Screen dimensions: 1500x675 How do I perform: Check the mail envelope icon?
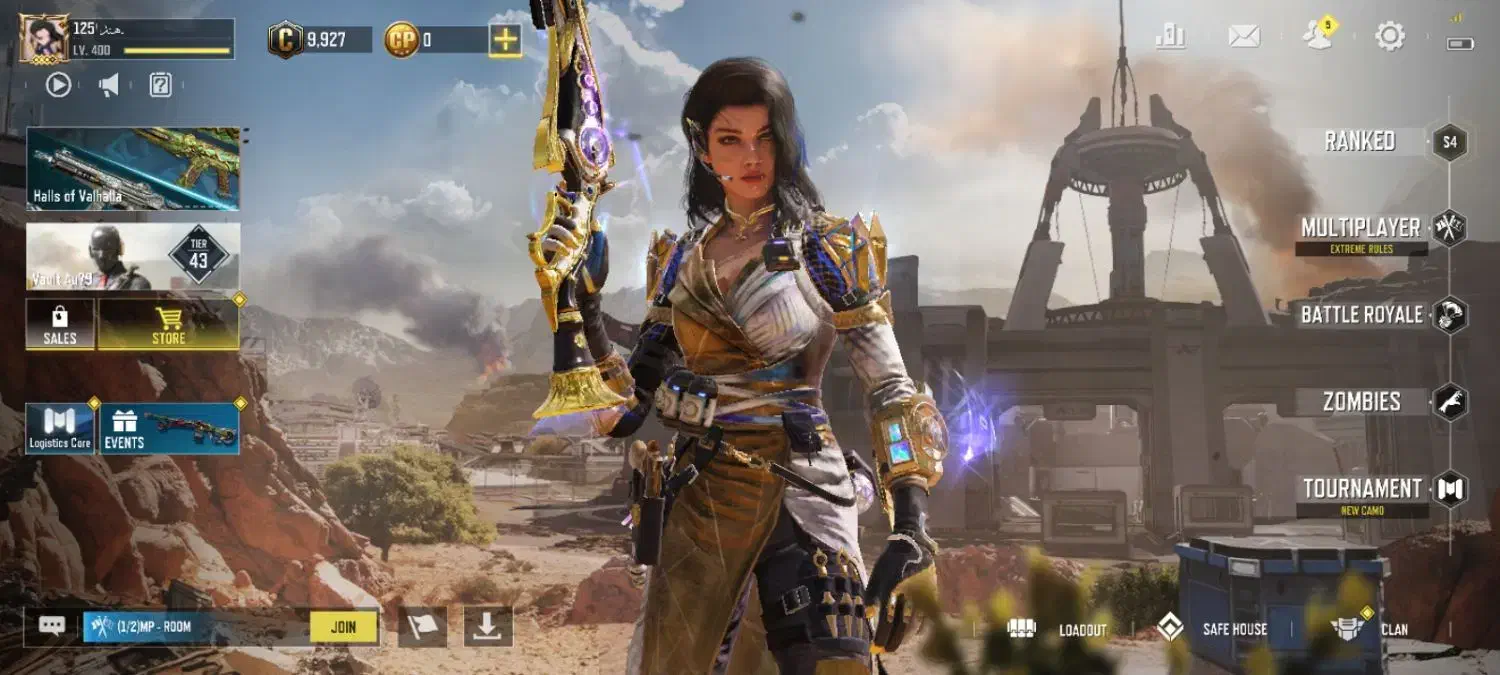(1244, 37)
